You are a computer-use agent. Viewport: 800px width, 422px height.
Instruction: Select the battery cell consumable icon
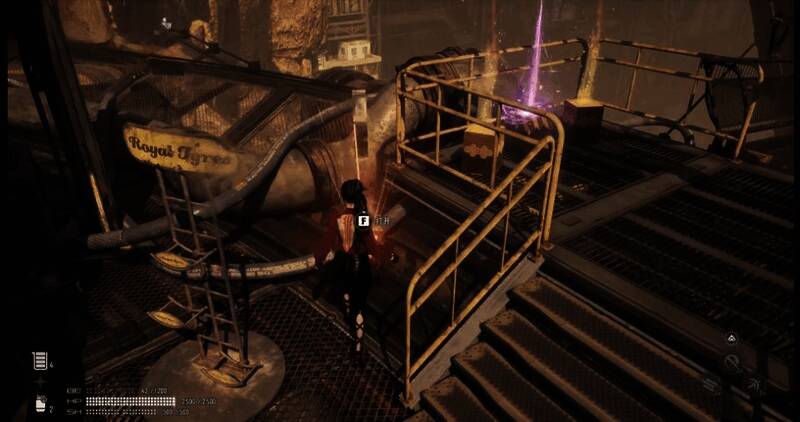coord(40,360)
